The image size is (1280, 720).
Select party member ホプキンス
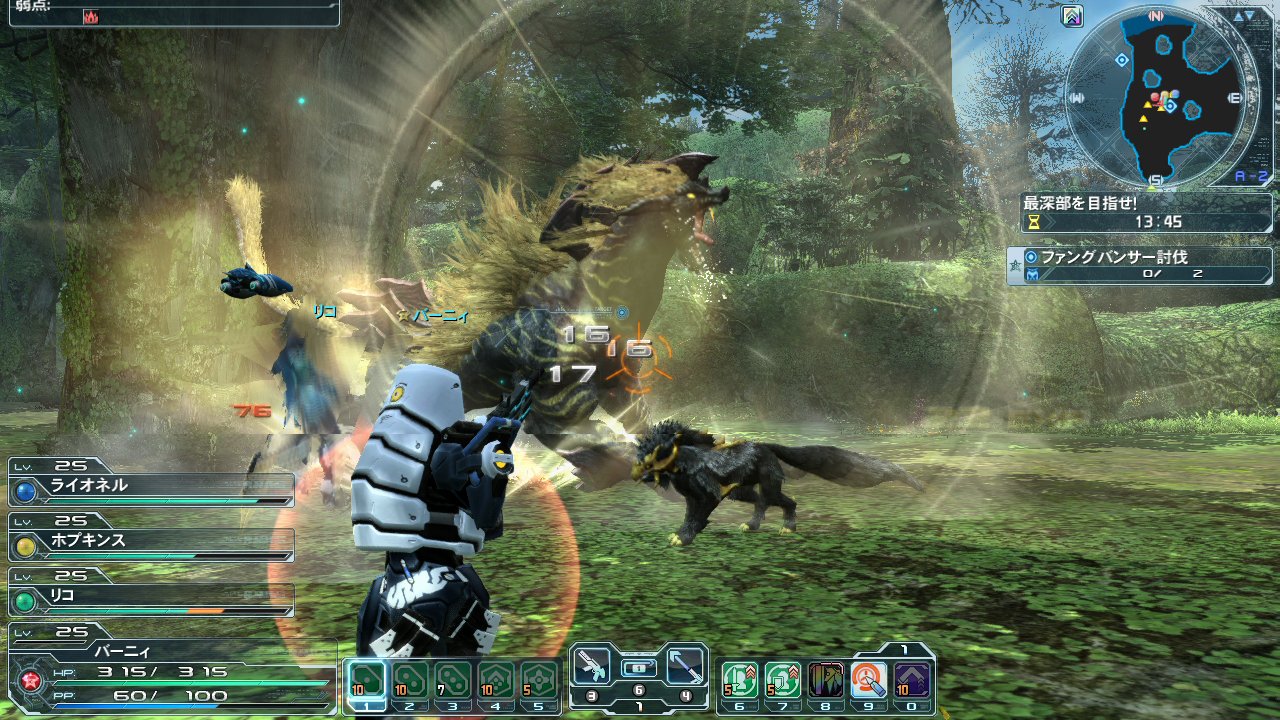(152, 543)
